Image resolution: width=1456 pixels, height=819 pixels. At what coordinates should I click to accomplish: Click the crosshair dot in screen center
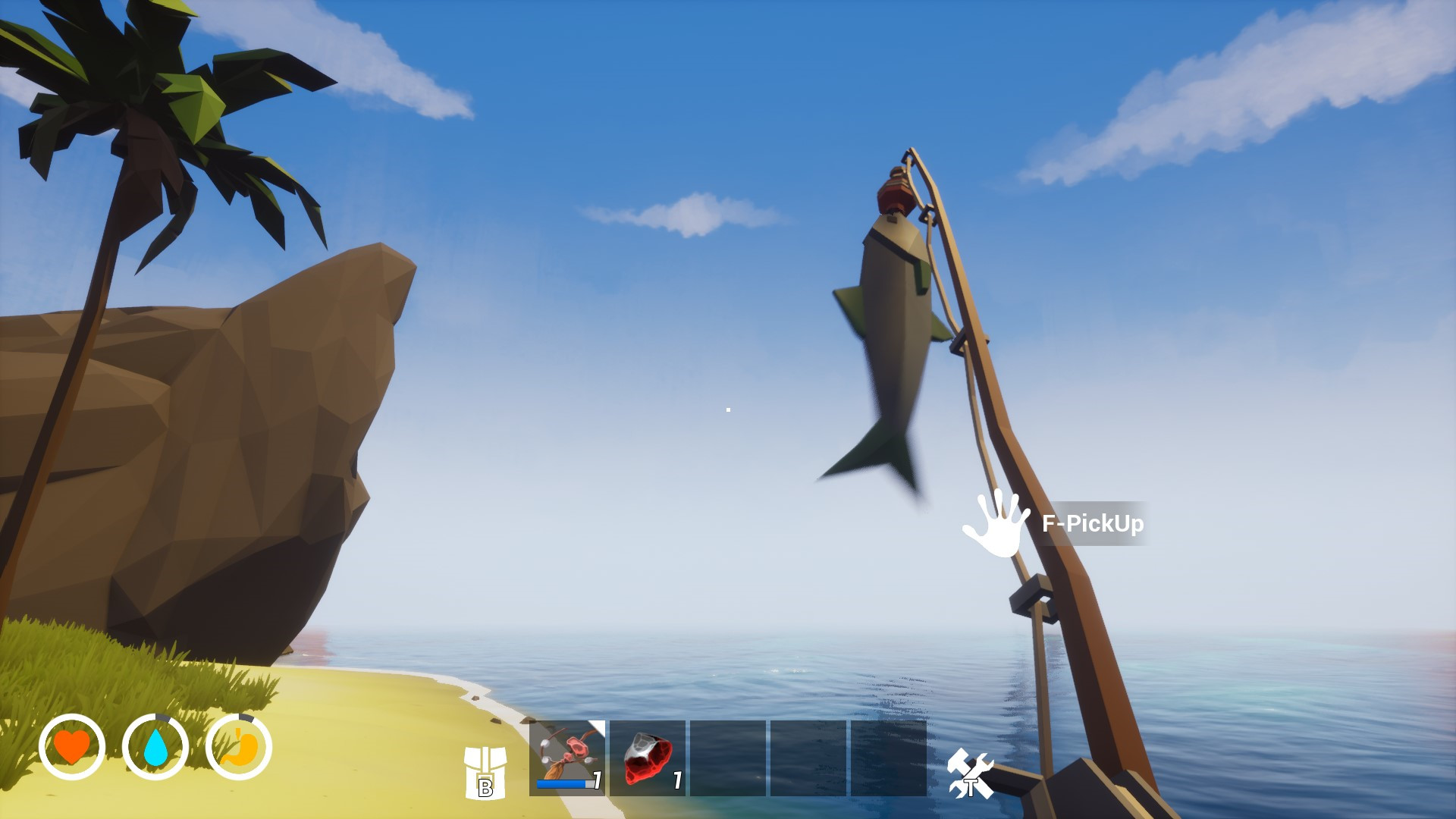click(x=728, y=409)
